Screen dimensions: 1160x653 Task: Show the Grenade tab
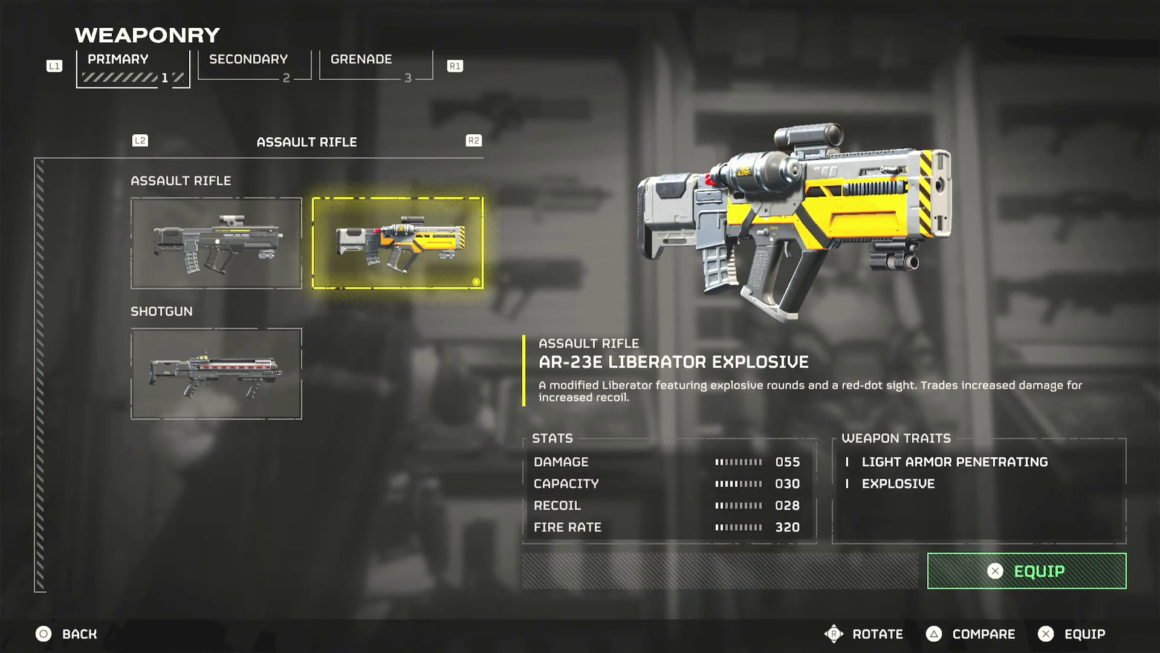[375, 65]
